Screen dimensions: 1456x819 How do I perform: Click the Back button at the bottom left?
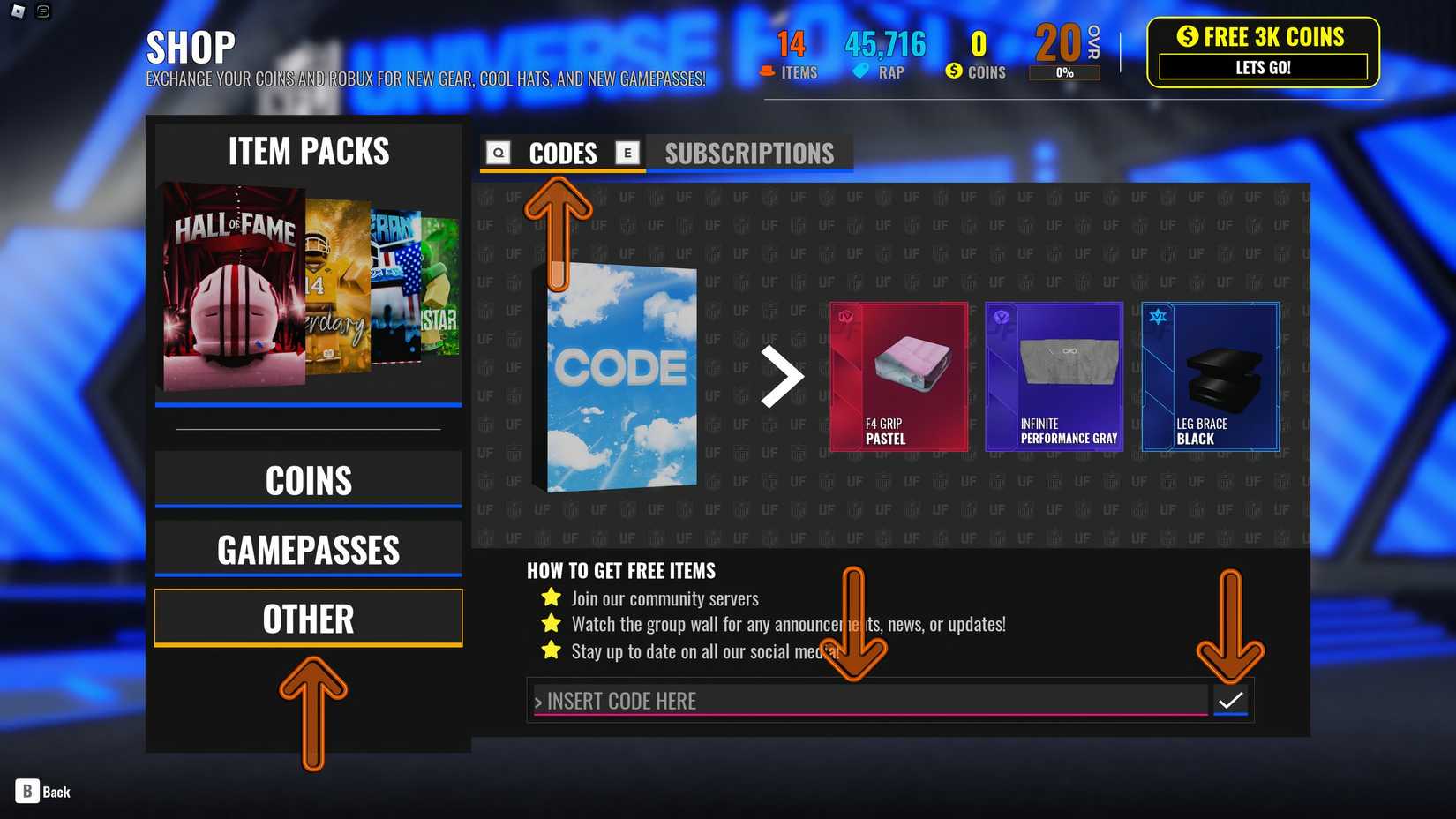tap(42, 792)
